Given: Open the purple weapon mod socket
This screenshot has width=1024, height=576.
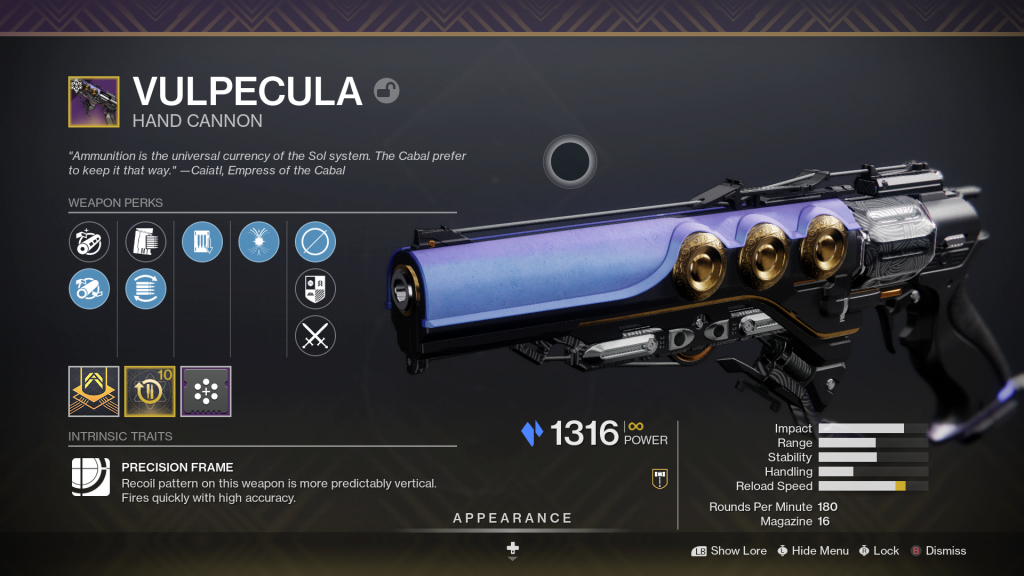Looking at the screenshot, I should 206,391.
